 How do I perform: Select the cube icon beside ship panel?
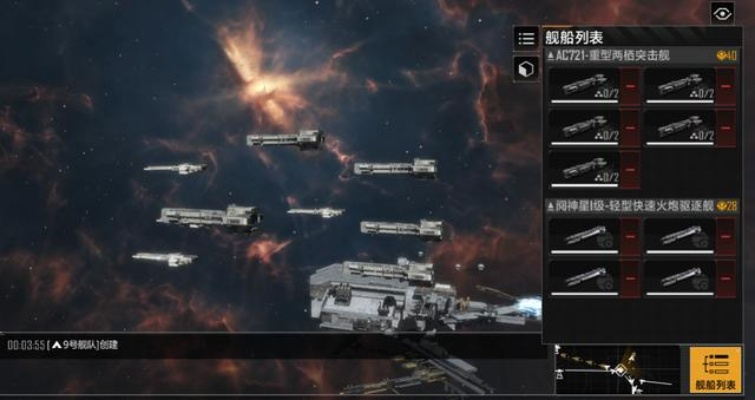tap(526, 69)
